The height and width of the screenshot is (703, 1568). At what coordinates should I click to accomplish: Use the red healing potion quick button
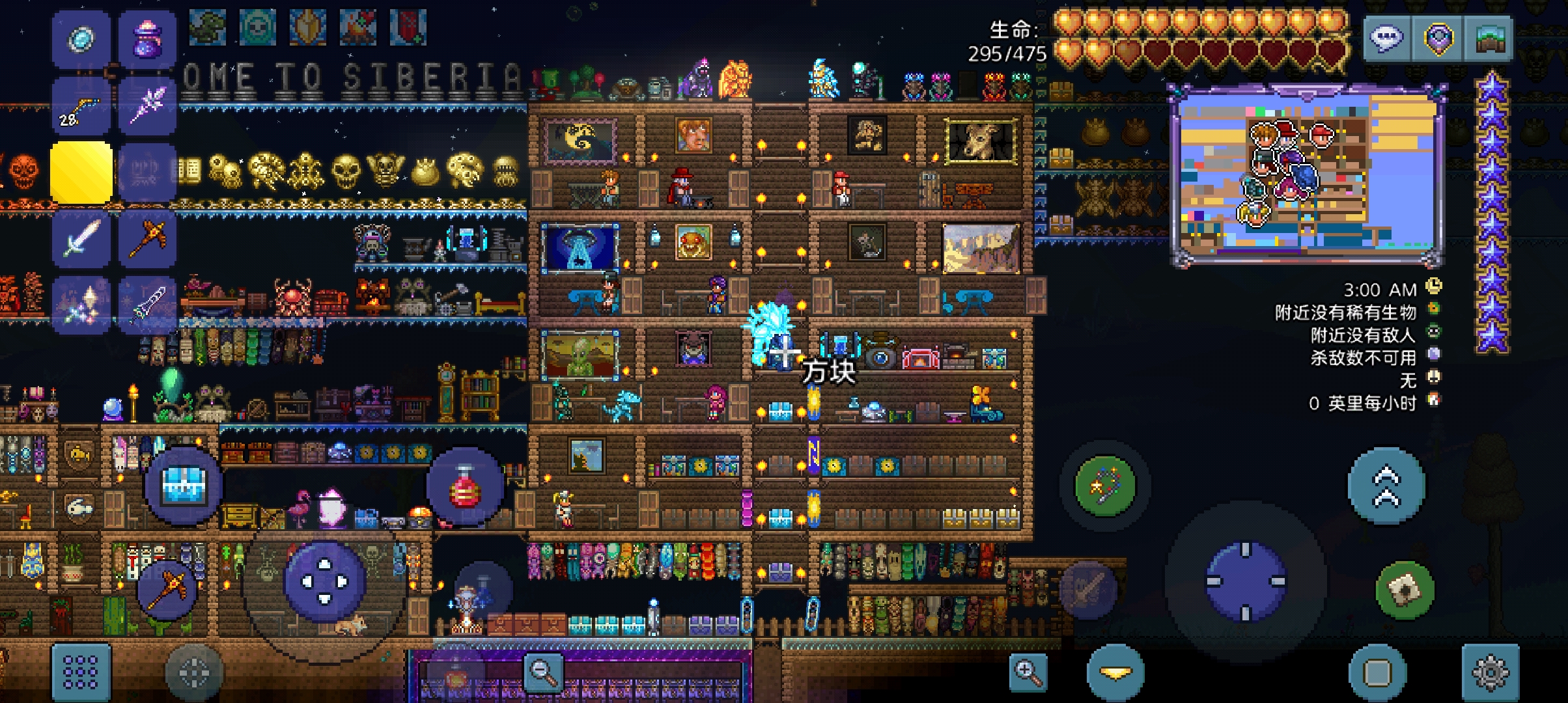point(464,486)
